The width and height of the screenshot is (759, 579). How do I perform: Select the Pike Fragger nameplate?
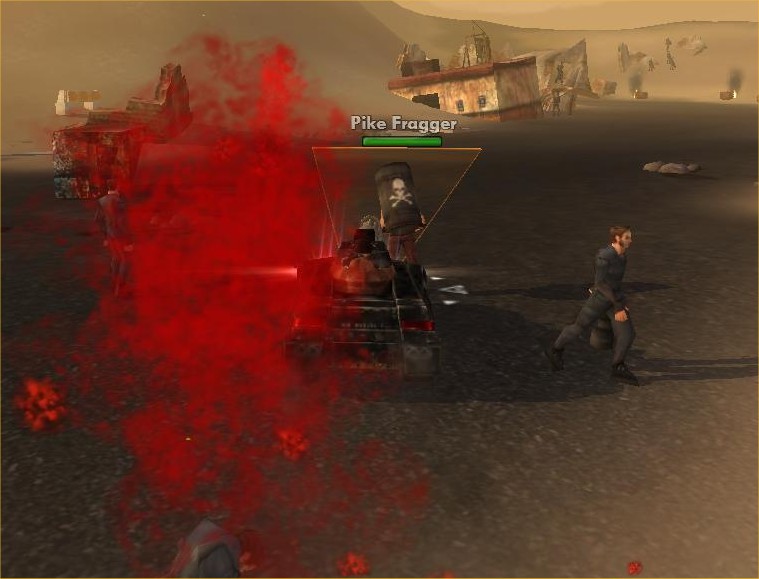[x=403, y=125]
